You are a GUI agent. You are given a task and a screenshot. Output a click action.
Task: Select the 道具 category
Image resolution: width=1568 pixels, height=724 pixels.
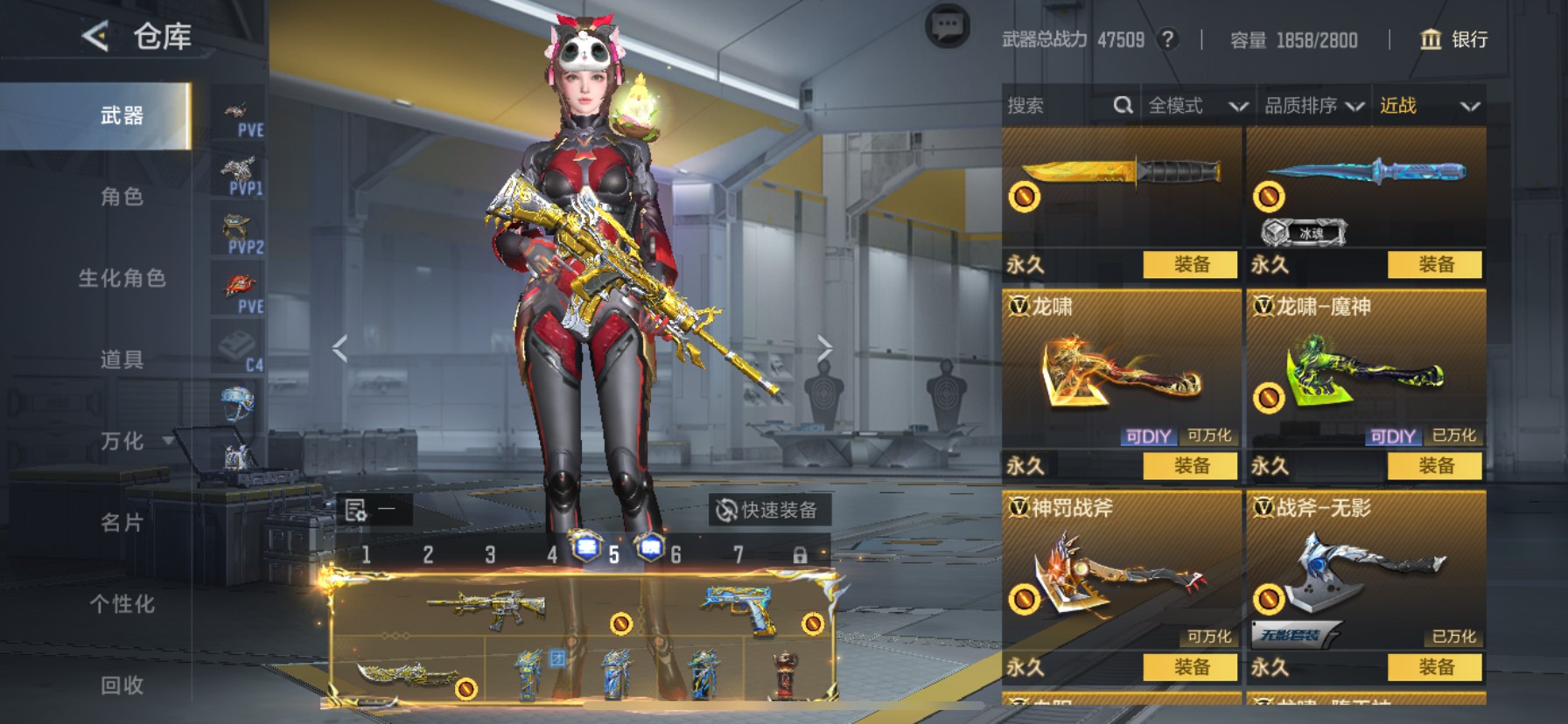coord(122,359)
